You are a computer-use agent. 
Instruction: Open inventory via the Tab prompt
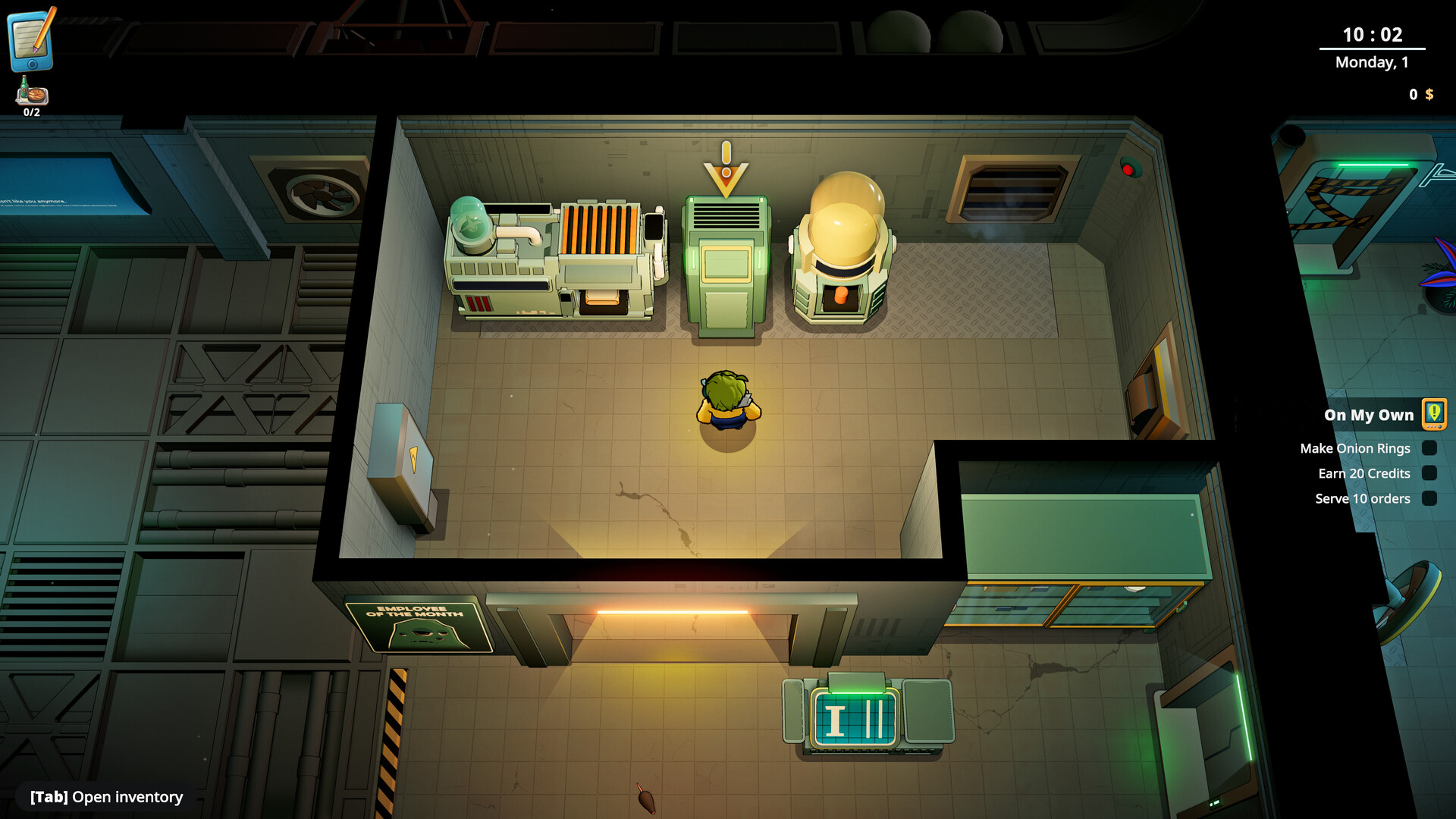click(104, 797)
